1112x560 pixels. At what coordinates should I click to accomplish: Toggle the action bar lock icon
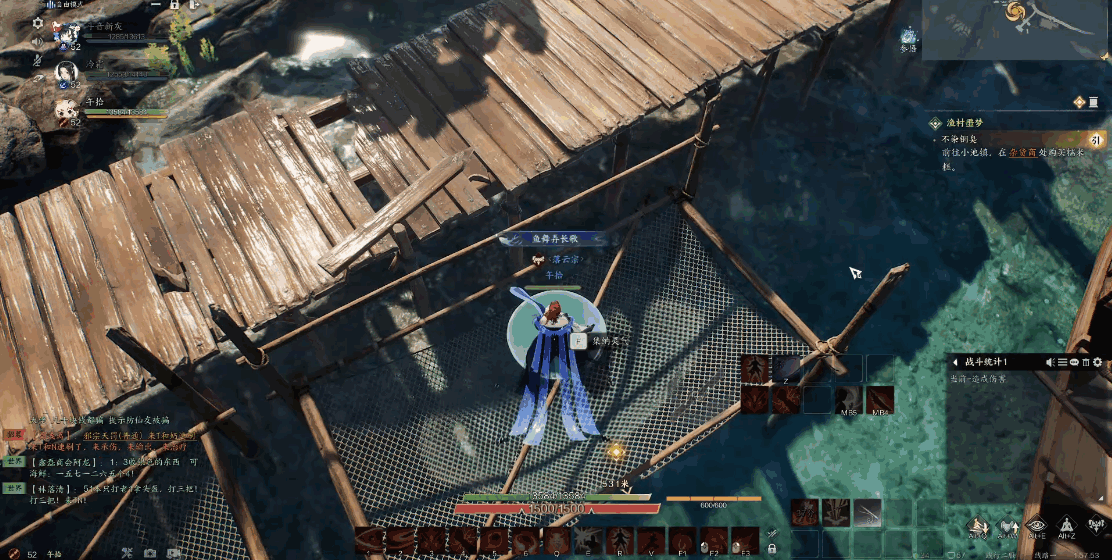point(772,548)
